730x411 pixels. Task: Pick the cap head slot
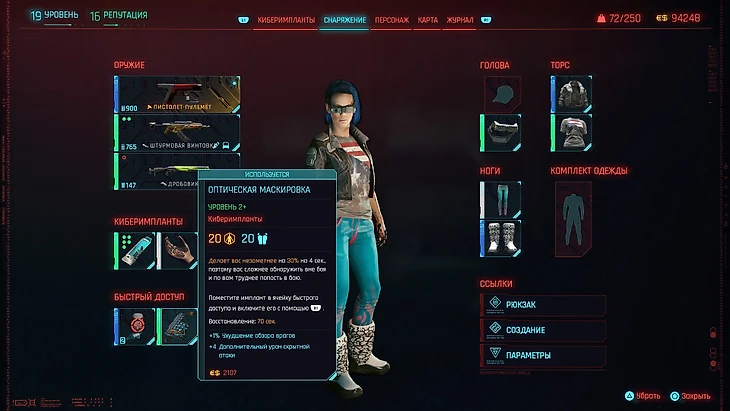pyautogui.click(x=503, y=94)
